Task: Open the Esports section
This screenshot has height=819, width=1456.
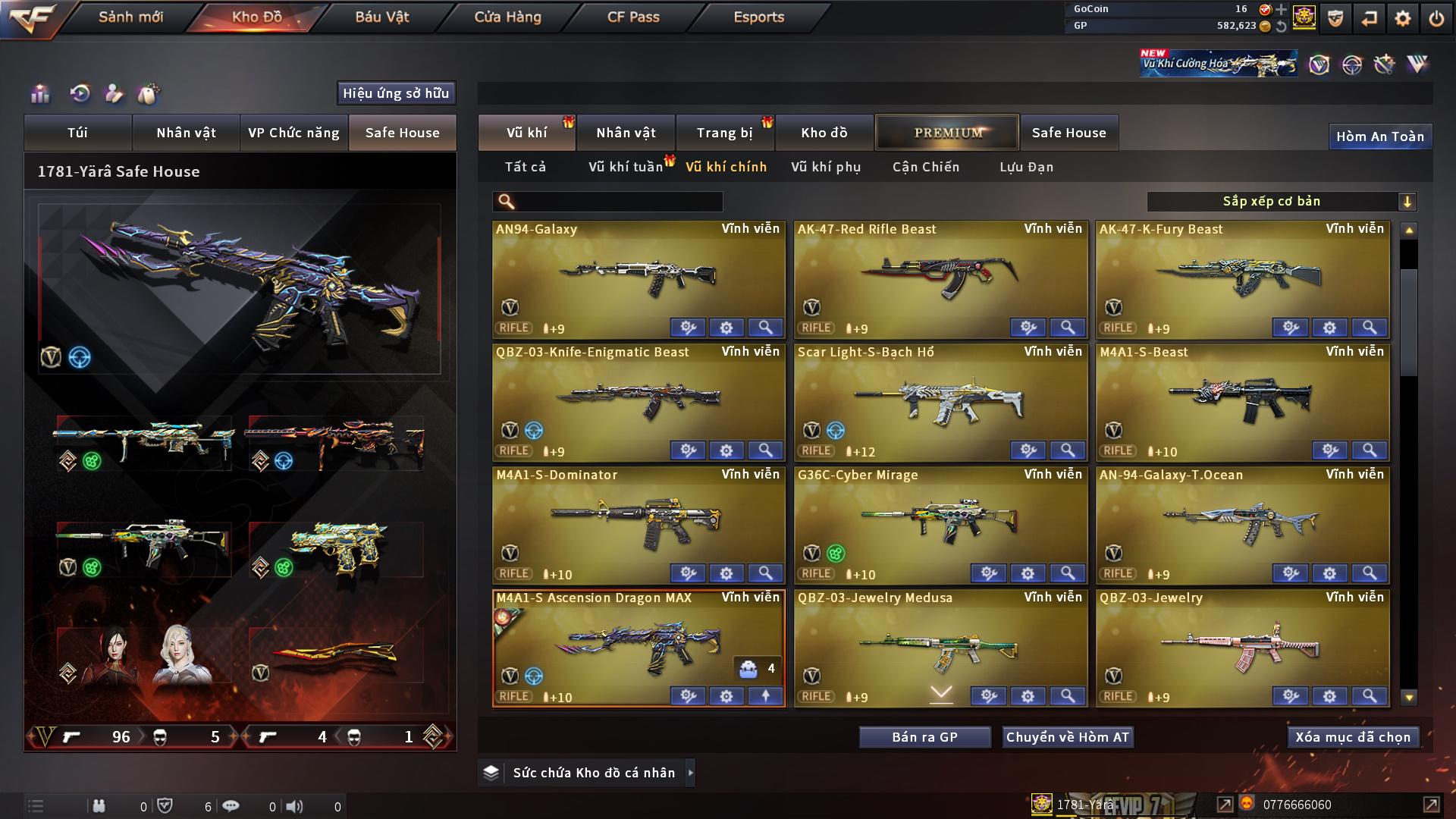Action: pyautogui.click(x=758, y=17)
